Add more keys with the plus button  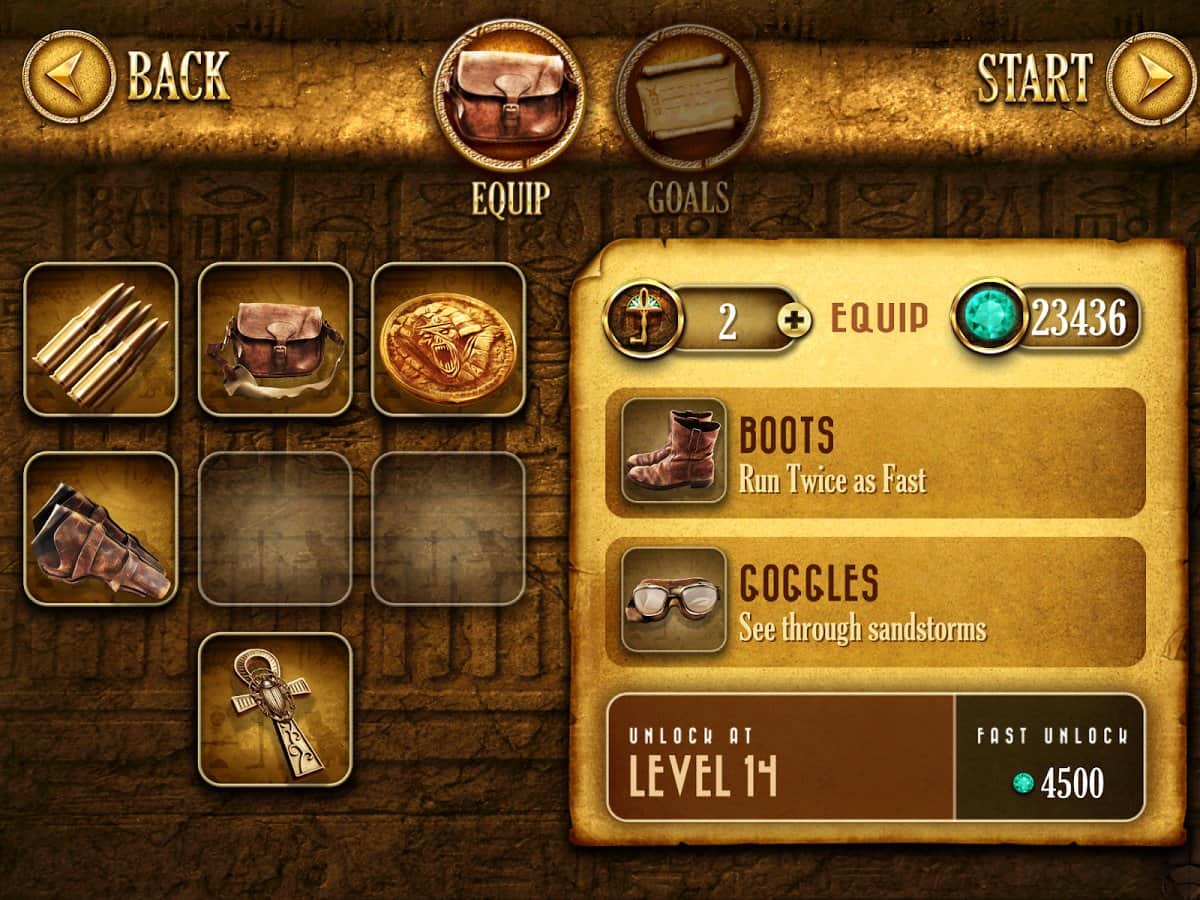click(794, 320)
